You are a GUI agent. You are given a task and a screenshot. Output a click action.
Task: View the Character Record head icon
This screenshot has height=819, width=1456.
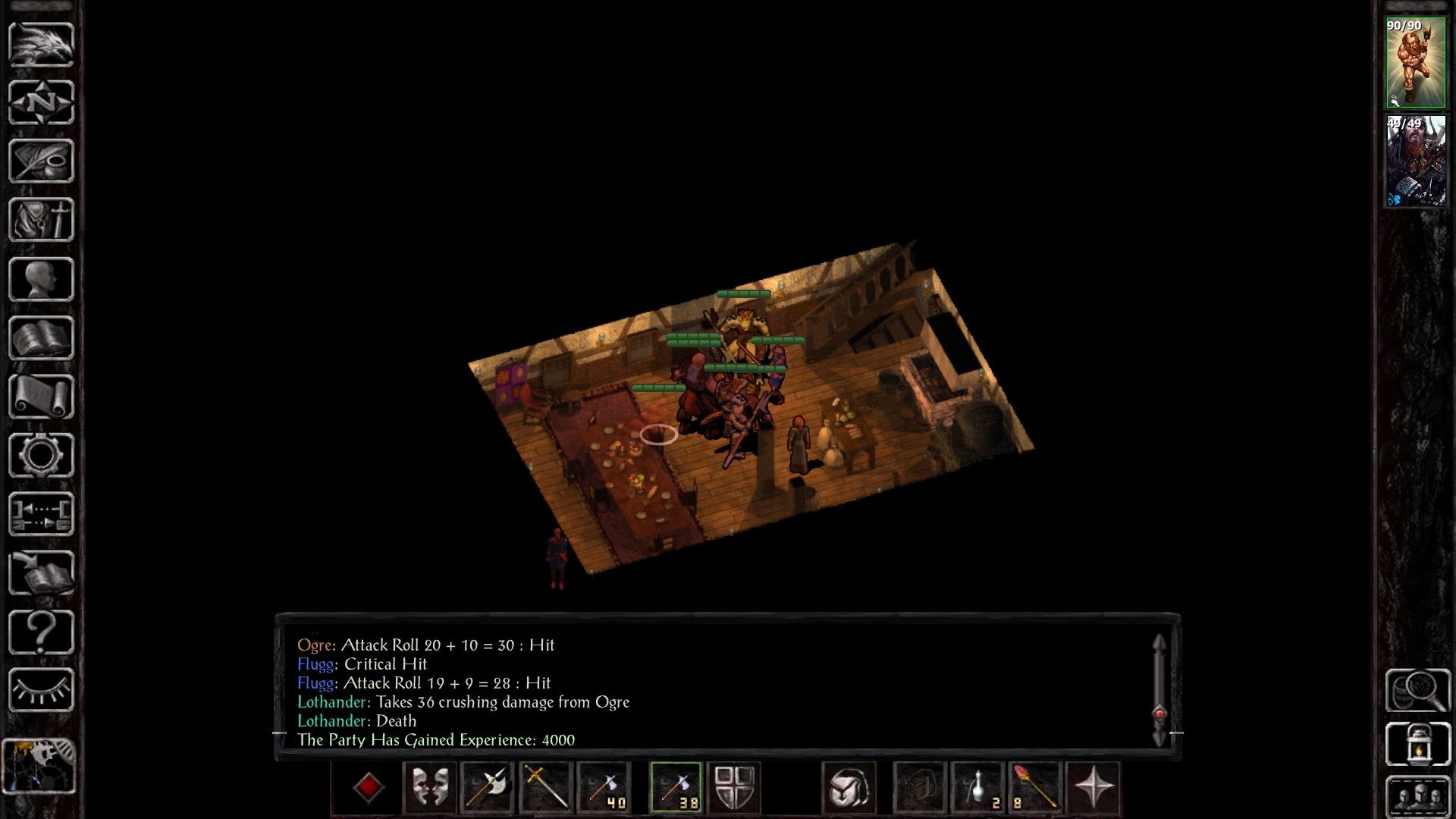42,279
